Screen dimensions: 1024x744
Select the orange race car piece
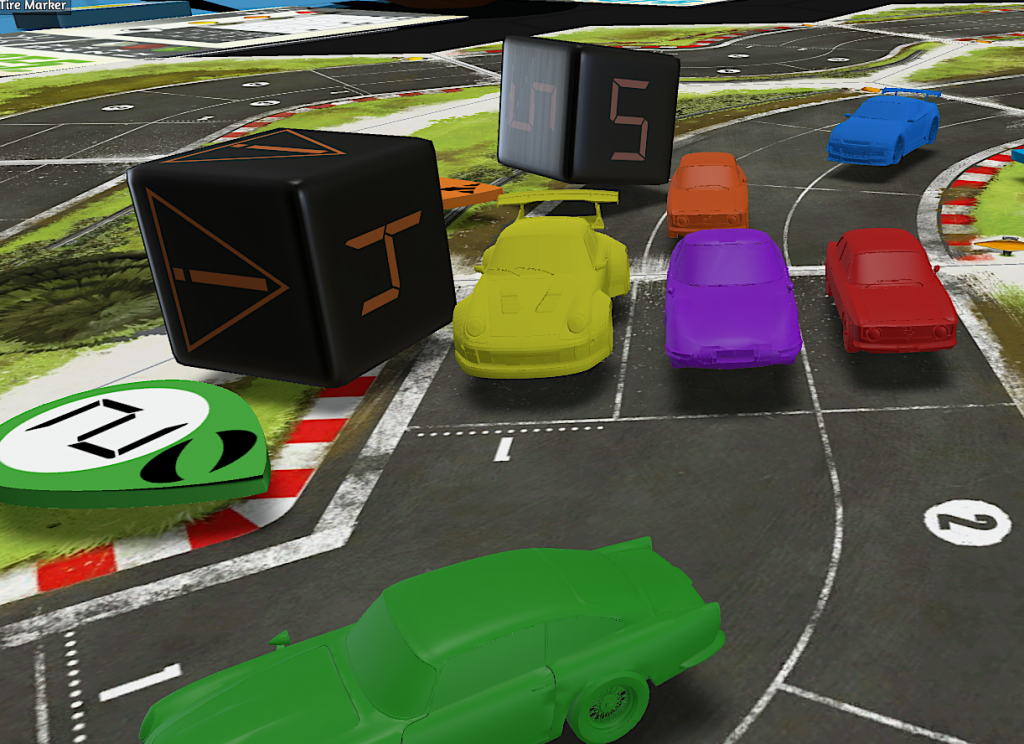pyautogui.click(x=708, y=193)
